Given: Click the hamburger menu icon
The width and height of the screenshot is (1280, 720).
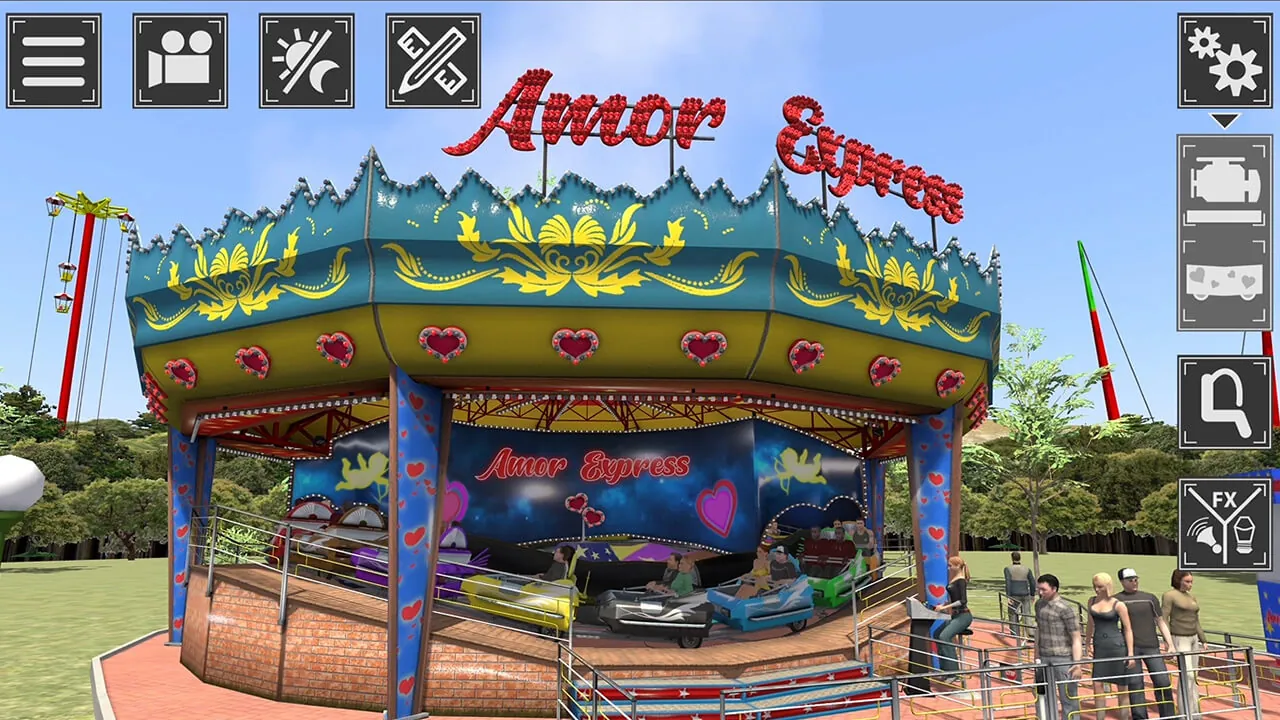Looking at the screenshot, I should pos(54,60).
